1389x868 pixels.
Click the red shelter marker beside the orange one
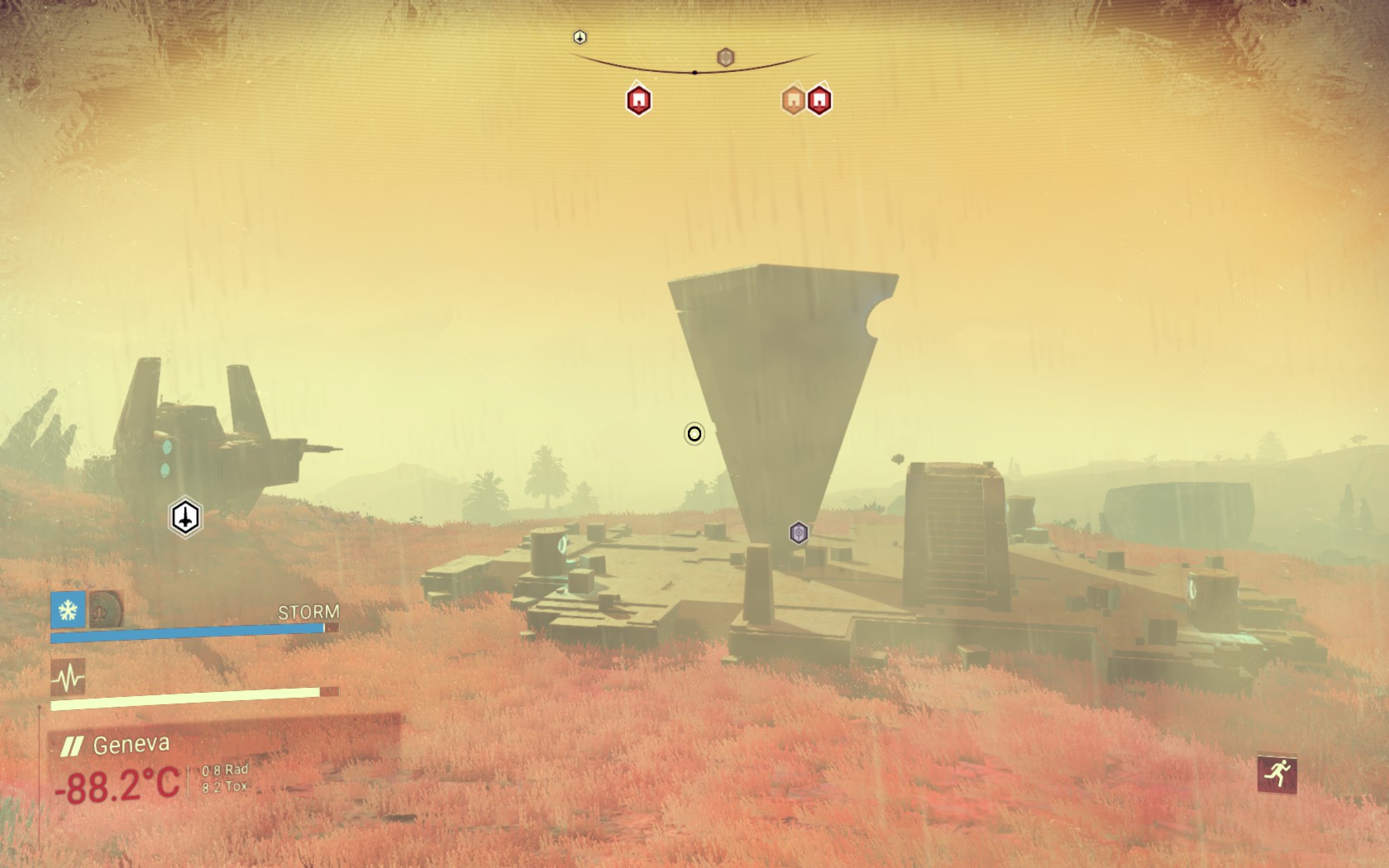(819, 100)
